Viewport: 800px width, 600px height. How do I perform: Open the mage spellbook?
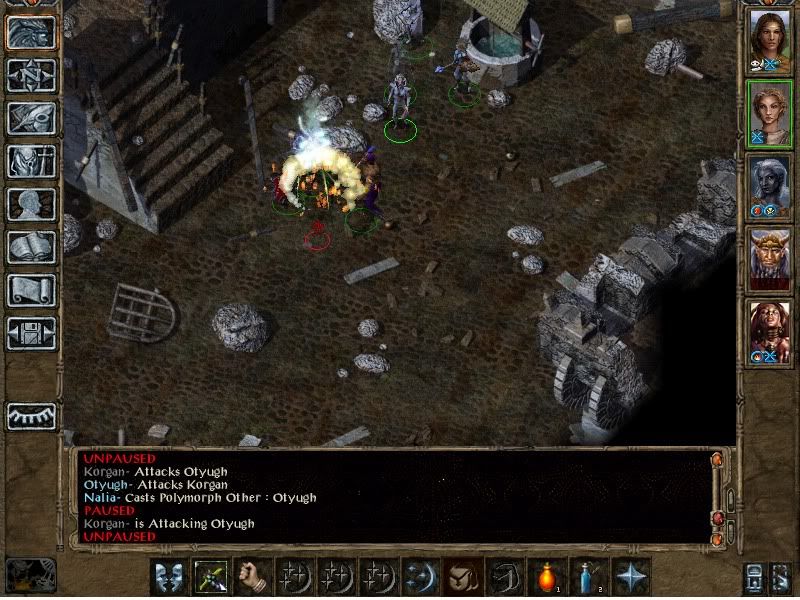32,247
